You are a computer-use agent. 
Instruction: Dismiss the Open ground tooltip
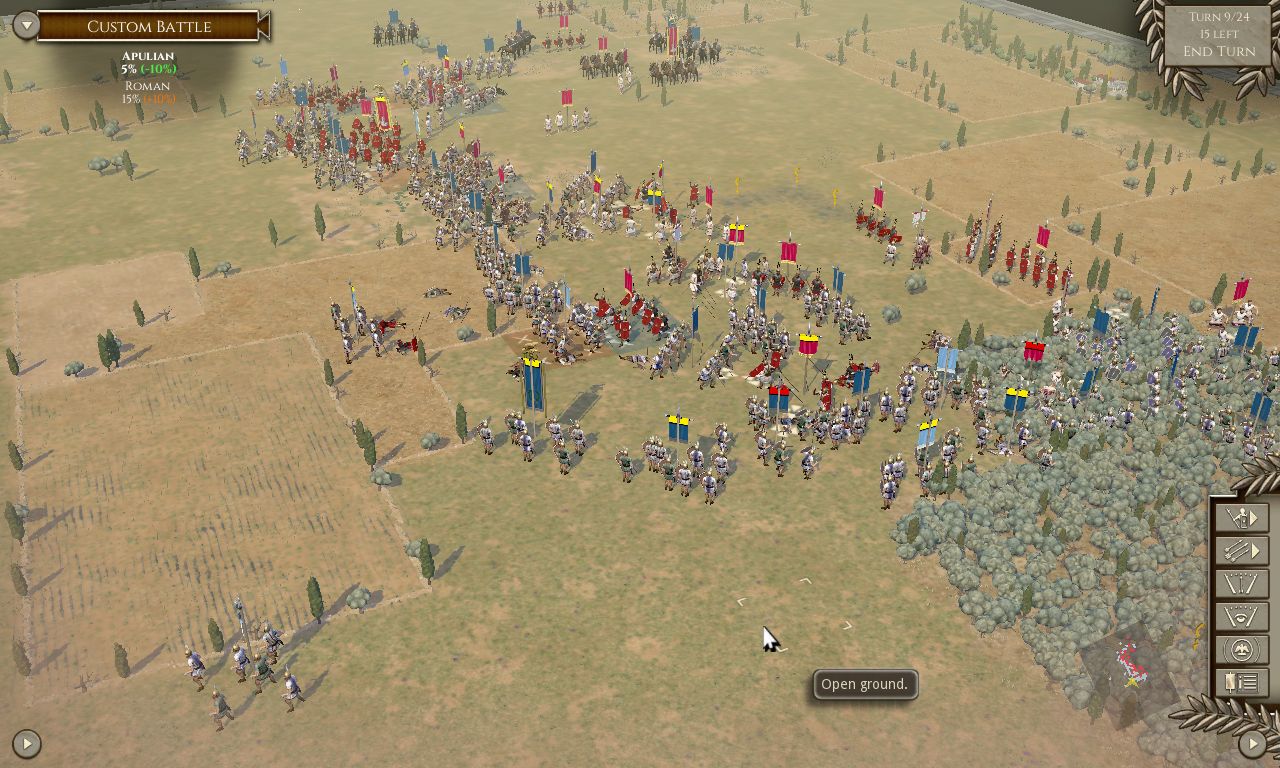[862, 685]
